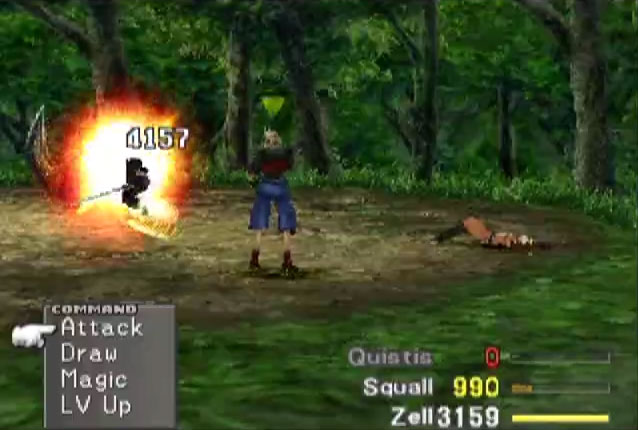Viewport: 638px width, 430px height.
Task: Choose Draw from the command menu
Action: point(89,353)
